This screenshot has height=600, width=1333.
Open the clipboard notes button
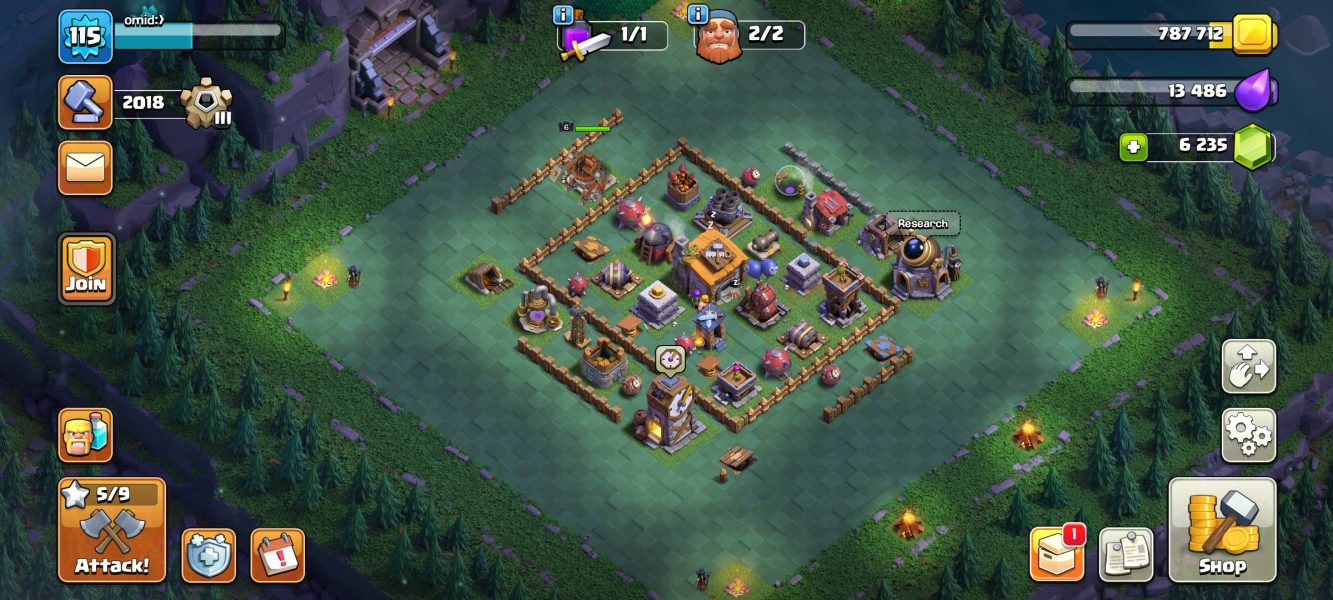(1126, 555)
